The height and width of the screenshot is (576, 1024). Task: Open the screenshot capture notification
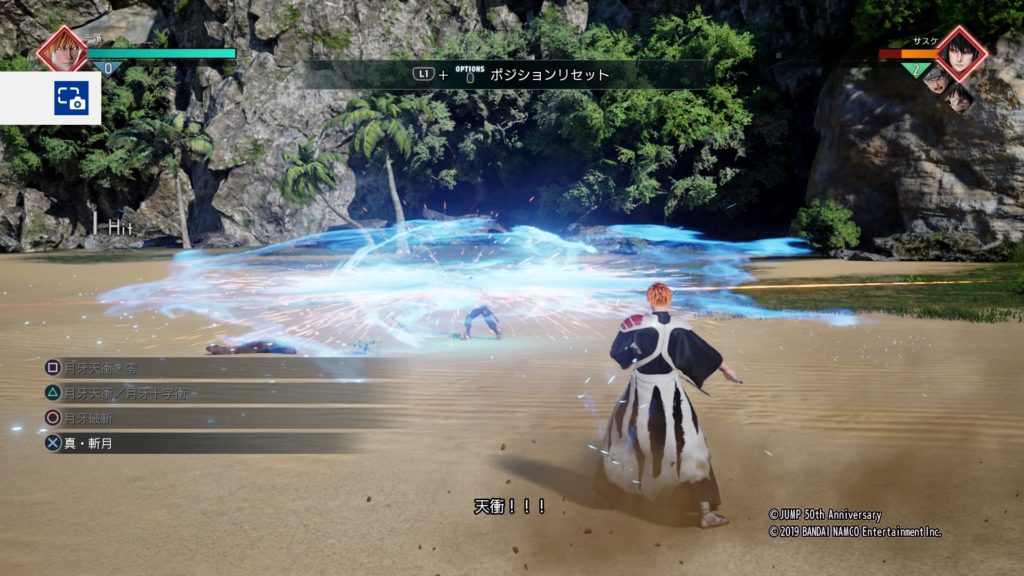[70, 98]
